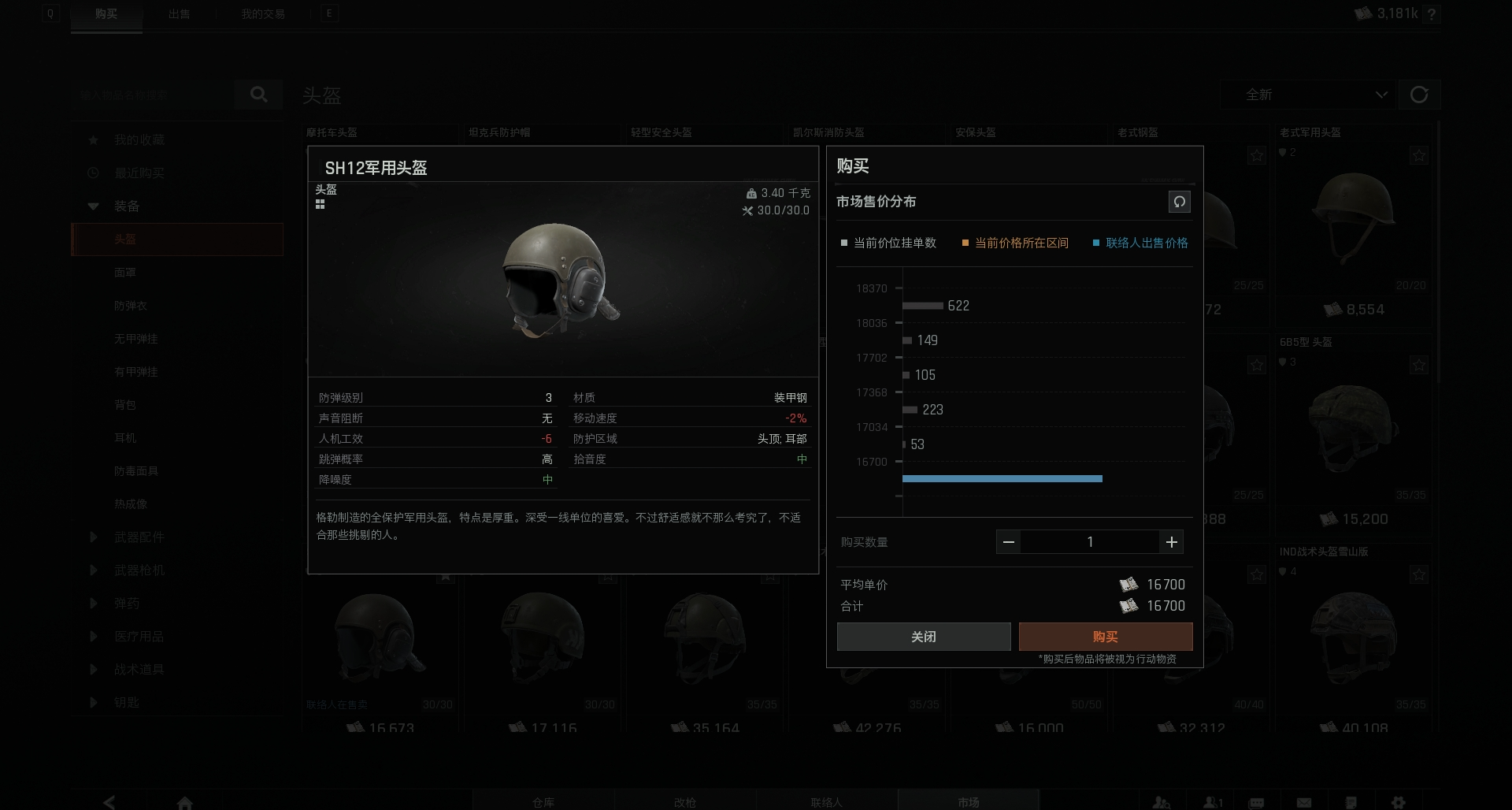Collapse the 装备 category in the sidebar
The height and width of the screenshot is (810, 1512).
pos(93,206)
